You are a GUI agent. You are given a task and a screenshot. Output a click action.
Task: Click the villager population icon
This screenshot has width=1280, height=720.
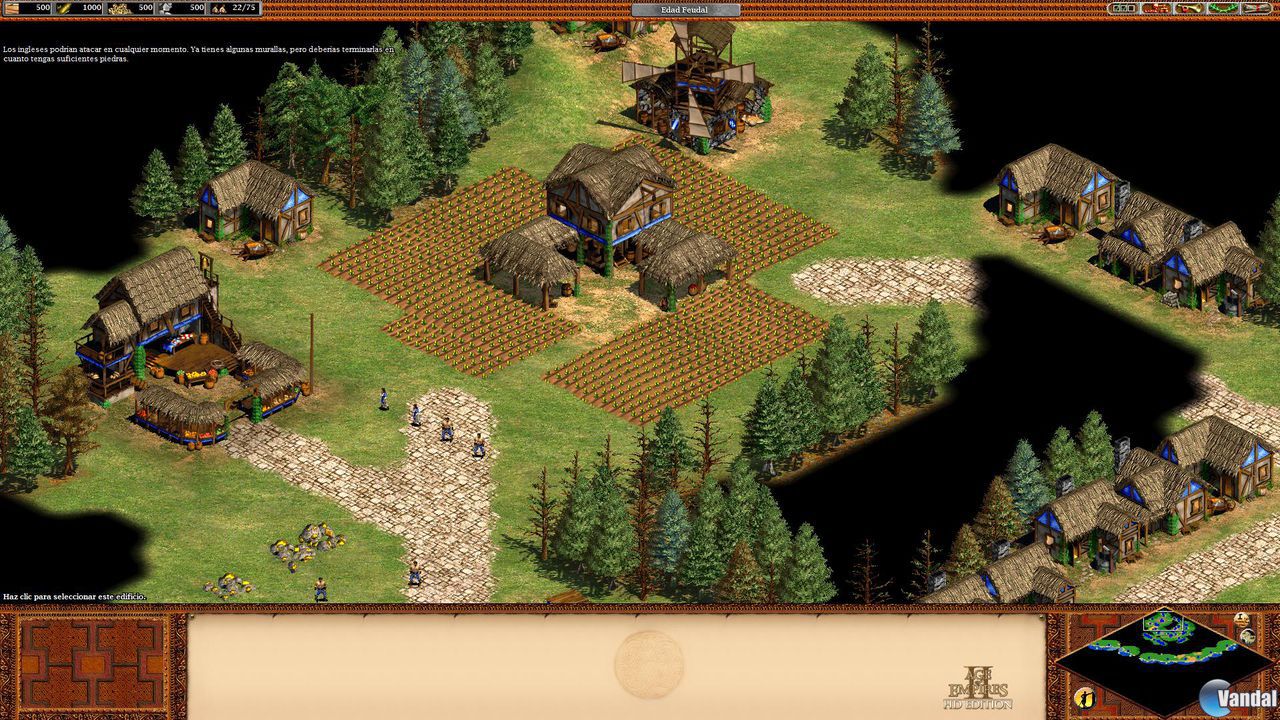(x=221, y=9)
